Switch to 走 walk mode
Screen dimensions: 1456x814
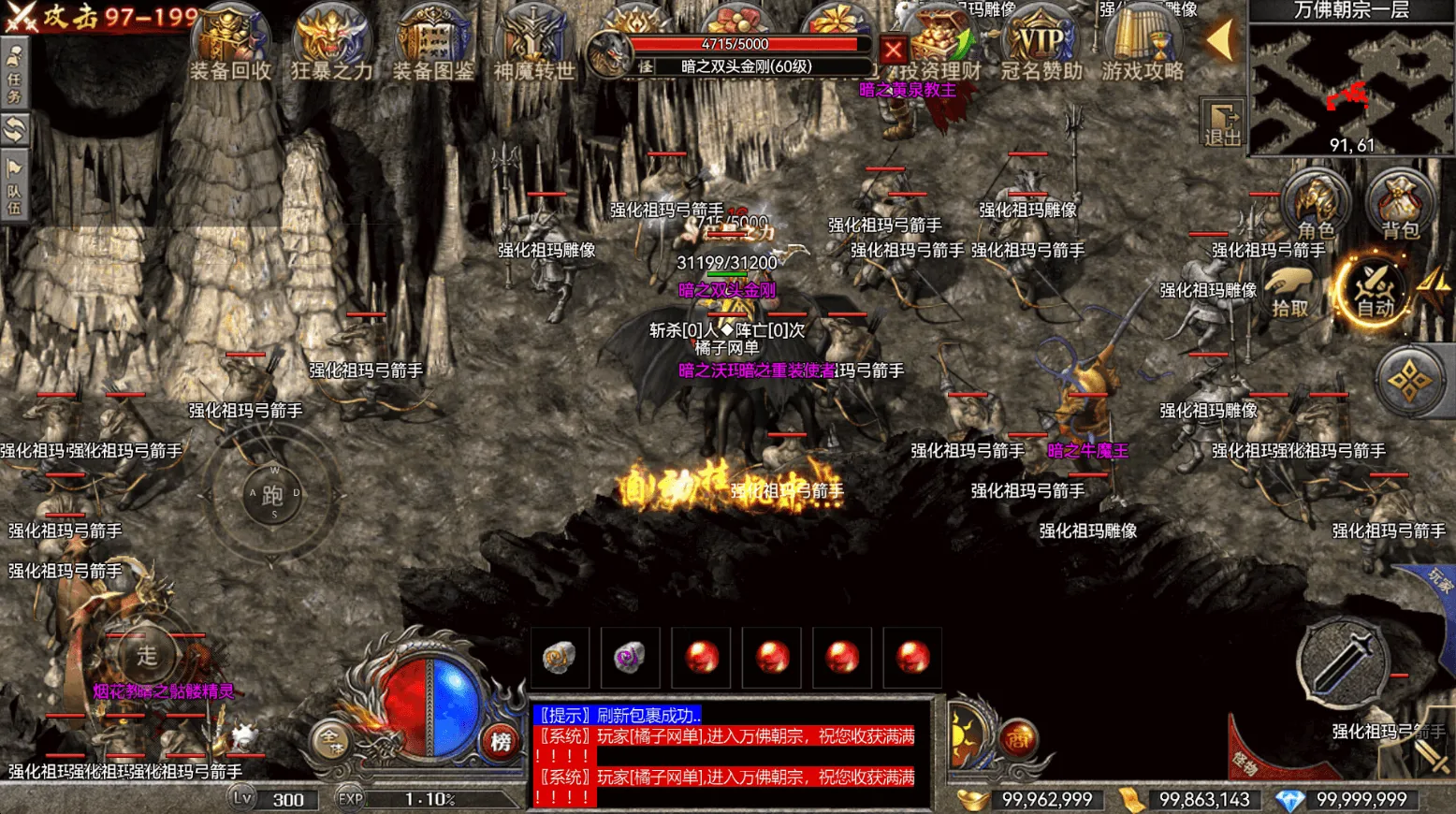click(147, 656)
